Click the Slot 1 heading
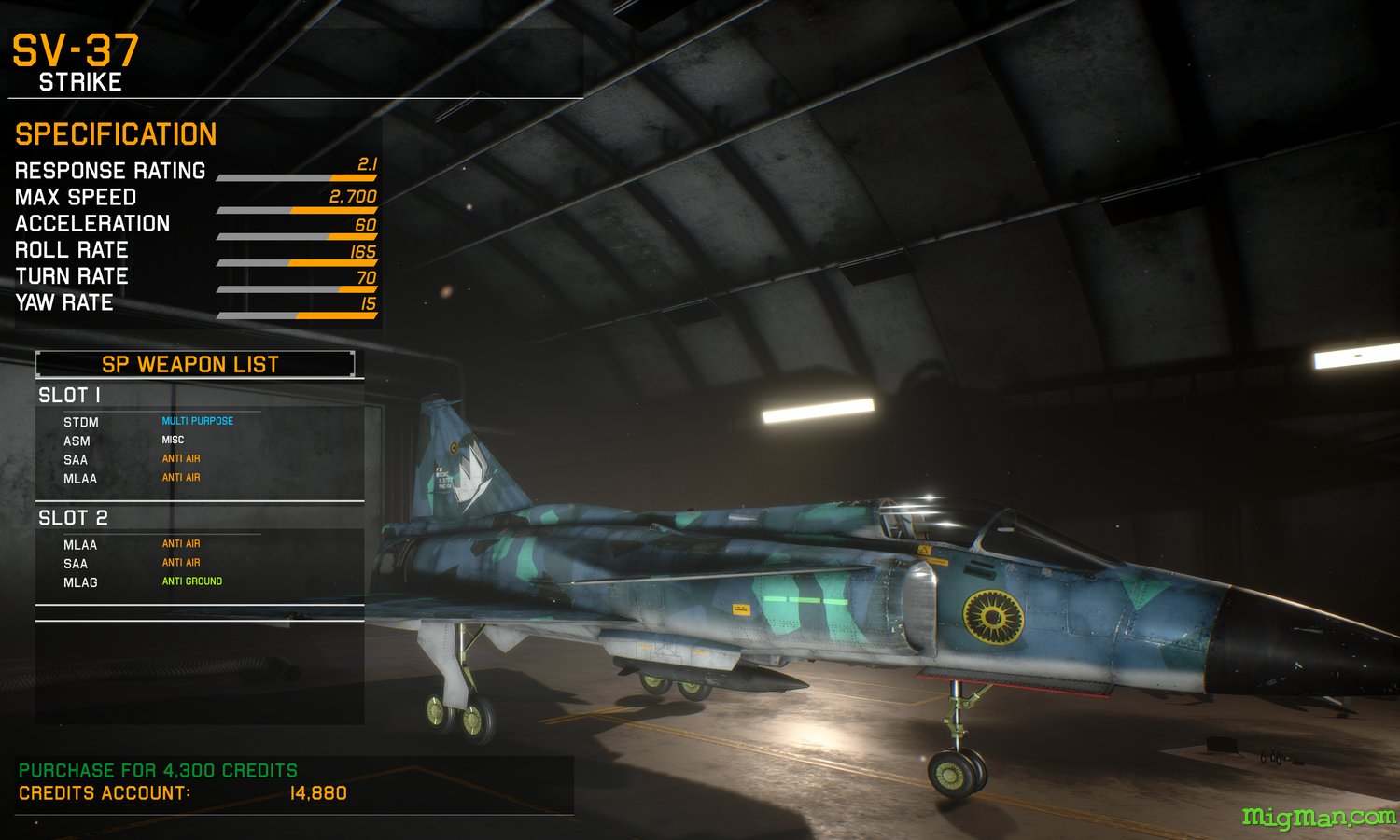The height and width of the screenshot is (840, 1400). coord(69,395)
